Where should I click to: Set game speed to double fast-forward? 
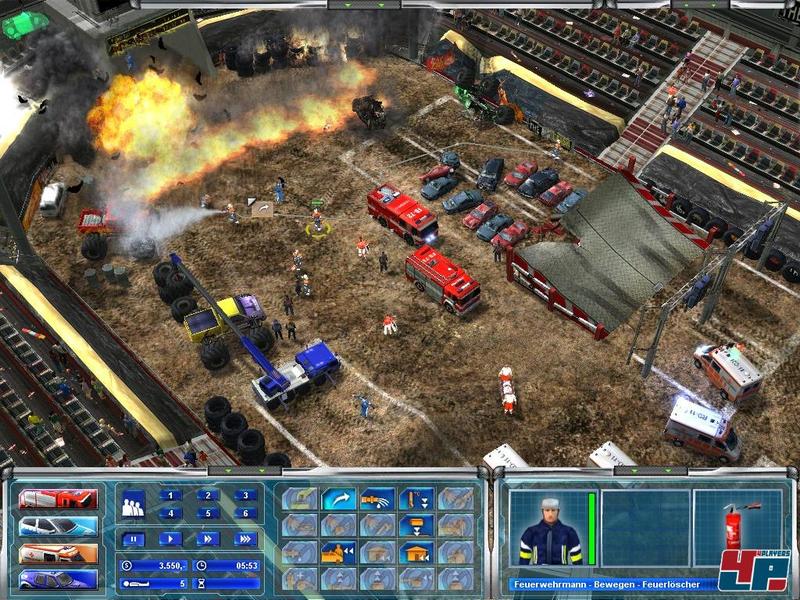coord(208,539)
